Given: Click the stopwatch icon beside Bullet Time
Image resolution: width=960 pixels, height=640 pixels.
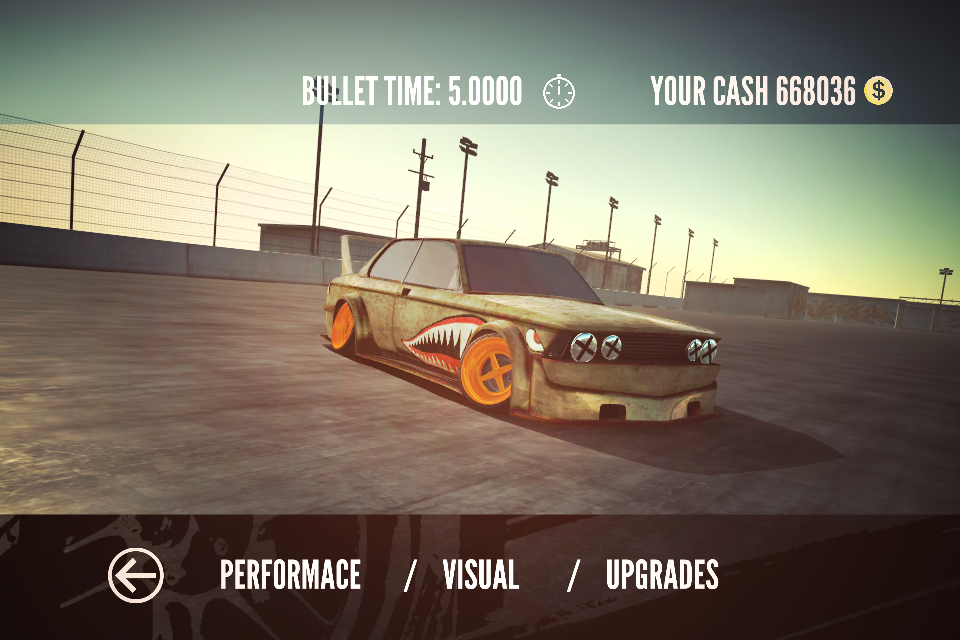Looking at the screenshot, I should point(560,92).
